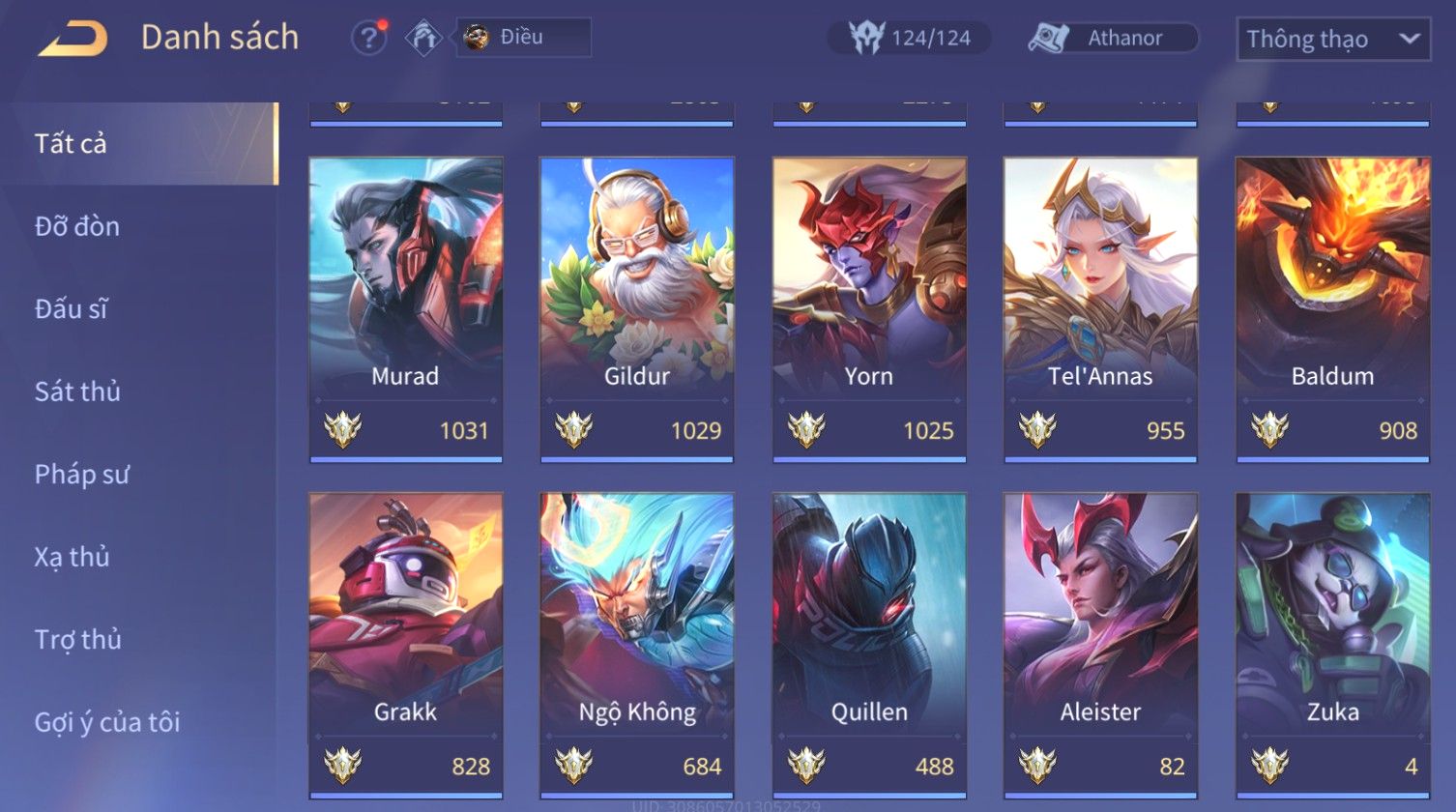Filter the list by Xạ thủ
The width and height of the screenshot is (1456, 812).
(73, 557)
